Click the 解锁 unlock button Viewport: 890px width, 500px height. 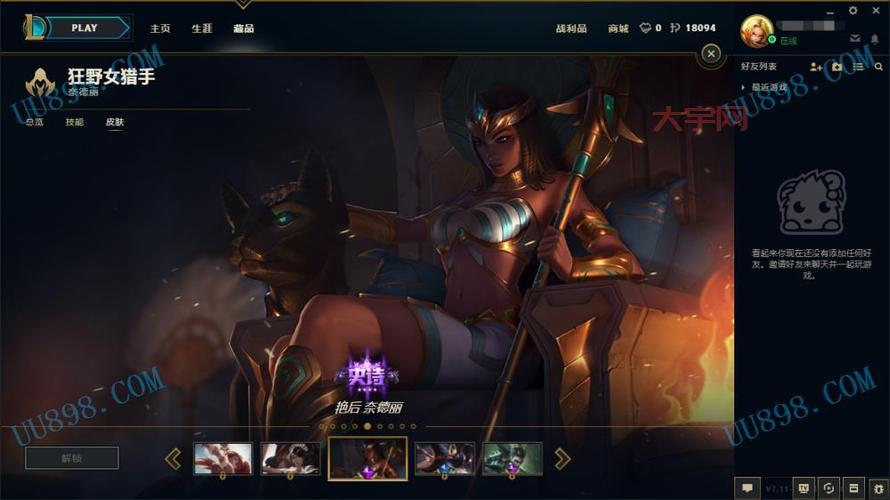pyautogui.click(x=72, y=458)
